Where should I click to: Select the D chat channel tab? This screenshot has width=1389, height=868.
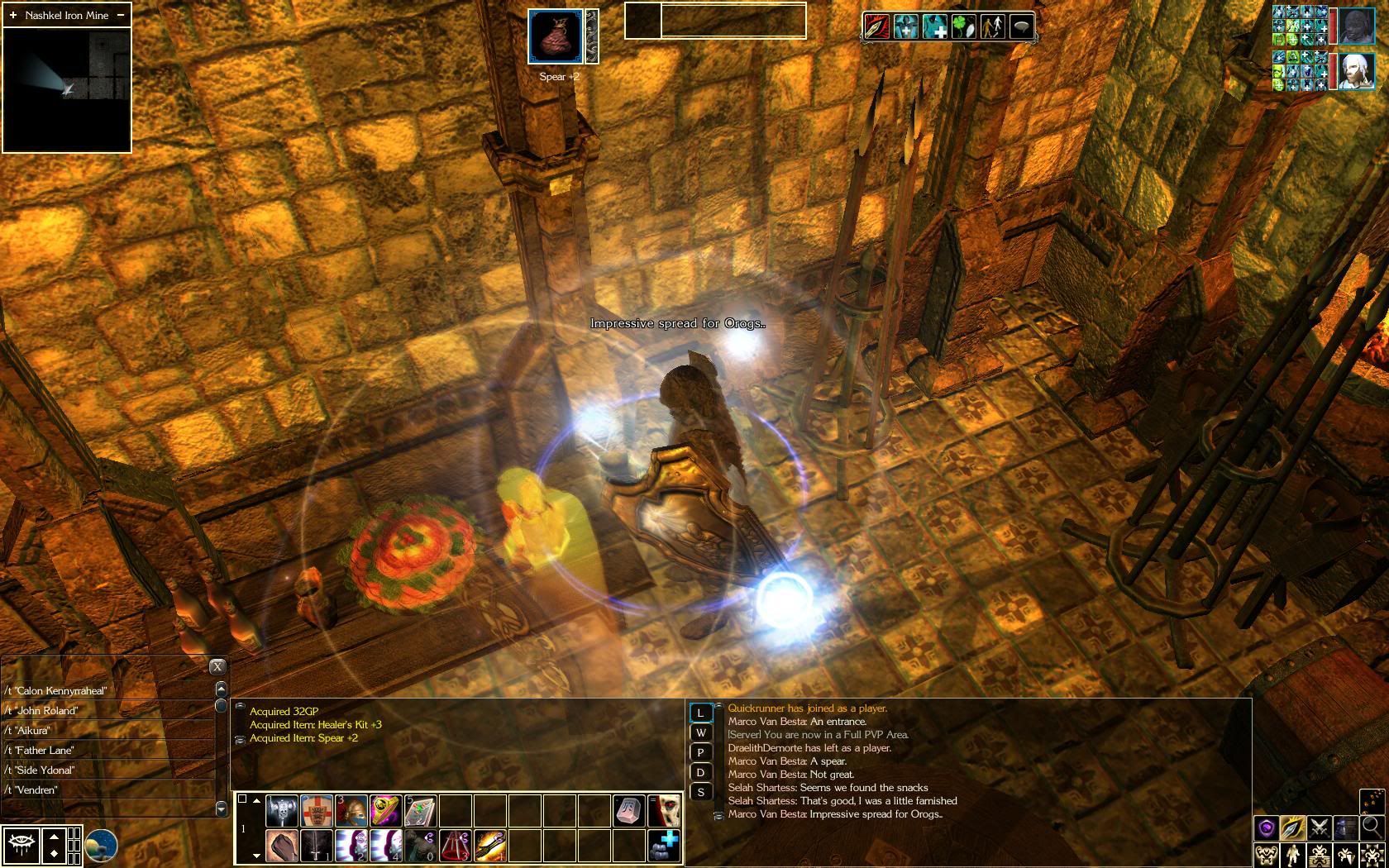pos(701,772)
